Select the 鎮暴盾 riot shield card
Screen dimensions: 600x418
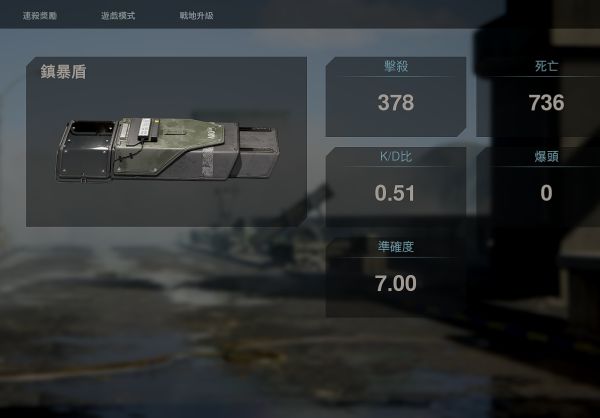(166, 141)
